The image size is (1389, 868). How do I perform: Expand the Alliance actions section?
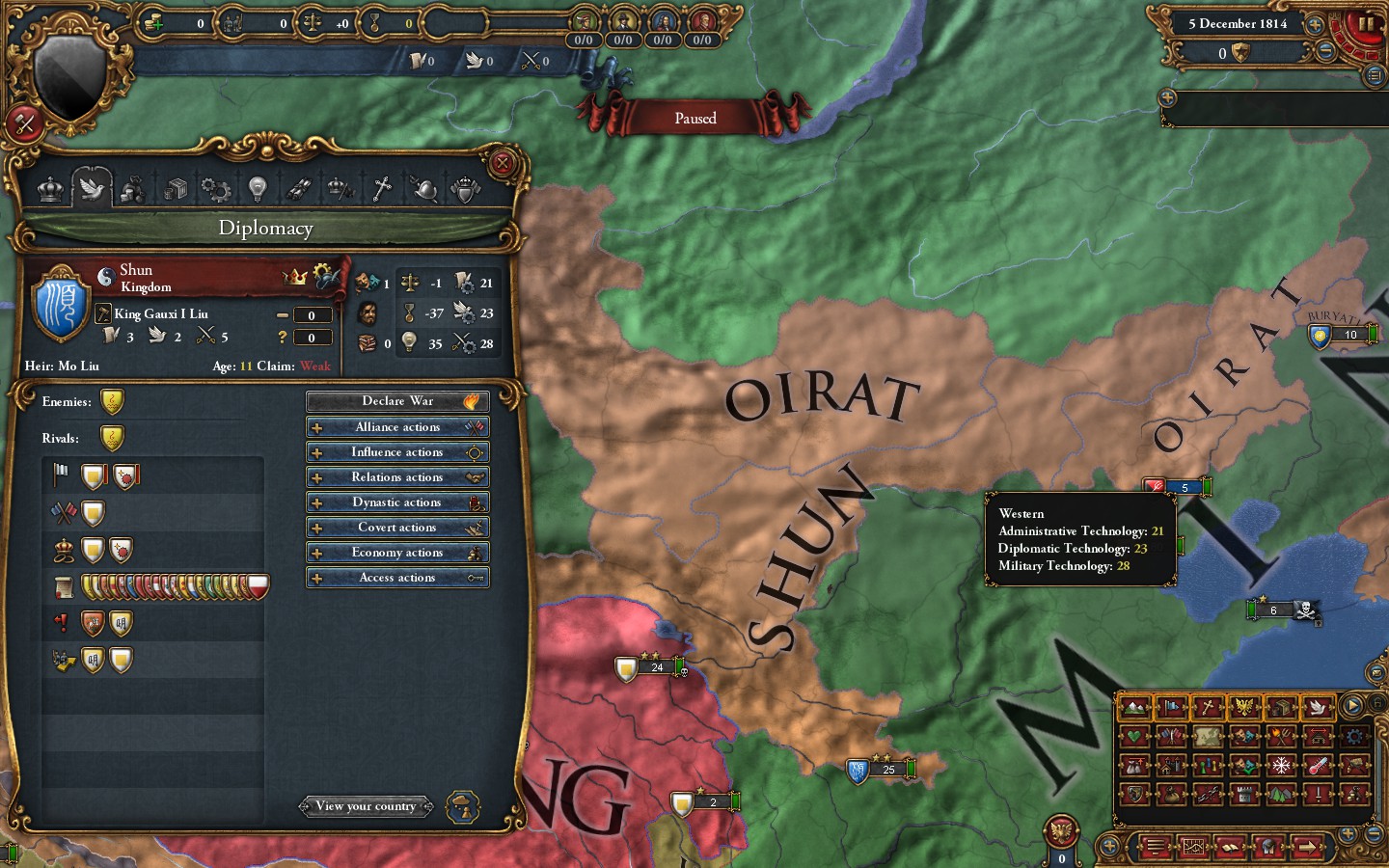click(x=397, y=426)
